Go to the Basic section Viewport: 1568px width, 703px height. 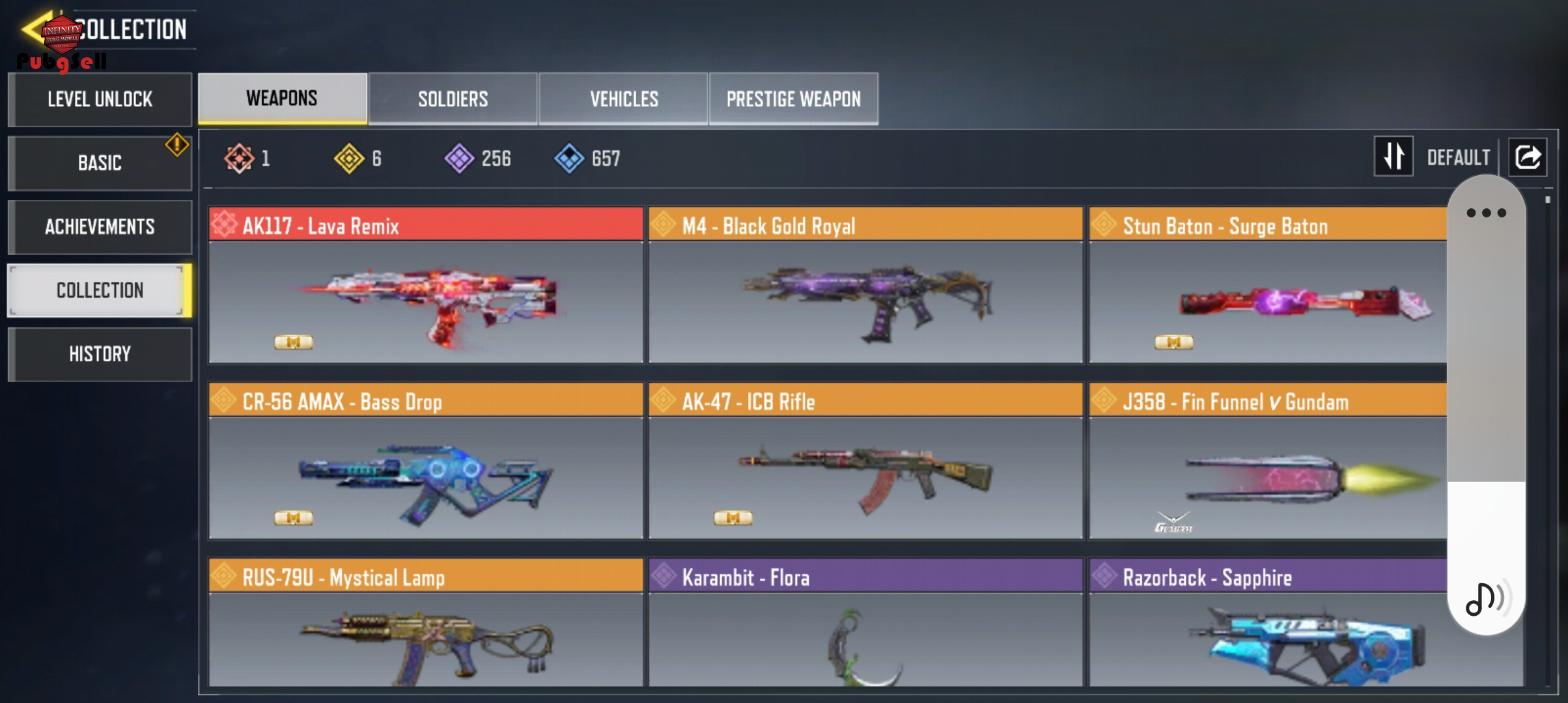100,163
